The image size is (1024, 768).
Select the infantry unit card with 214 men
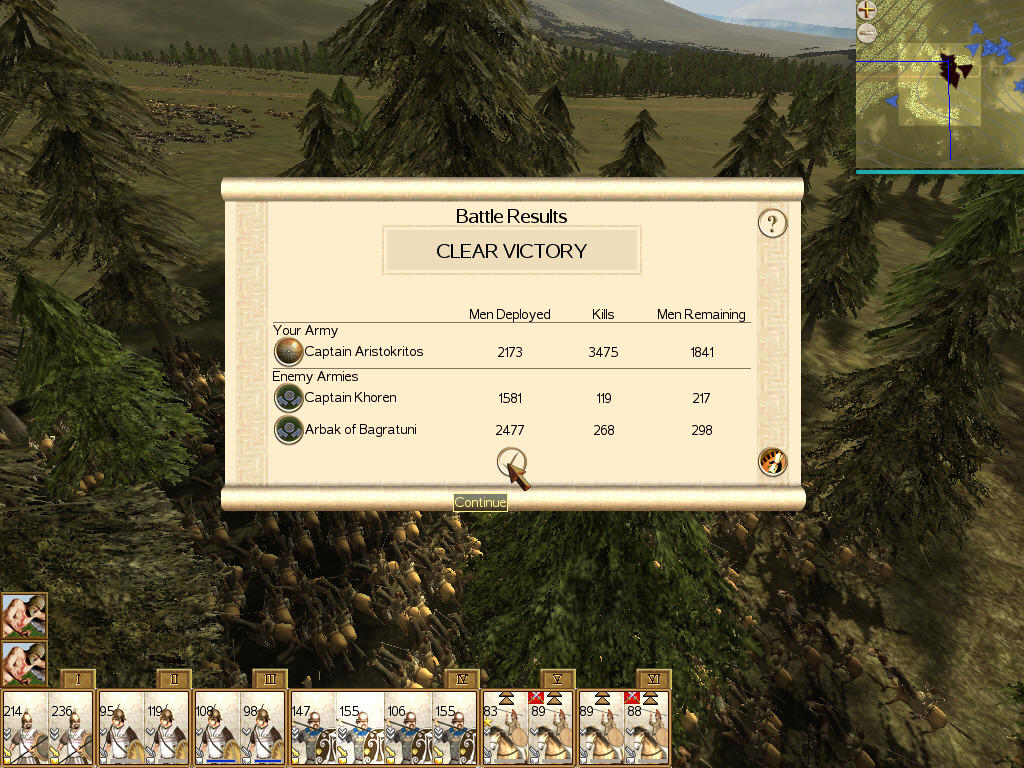coord(24,729)
